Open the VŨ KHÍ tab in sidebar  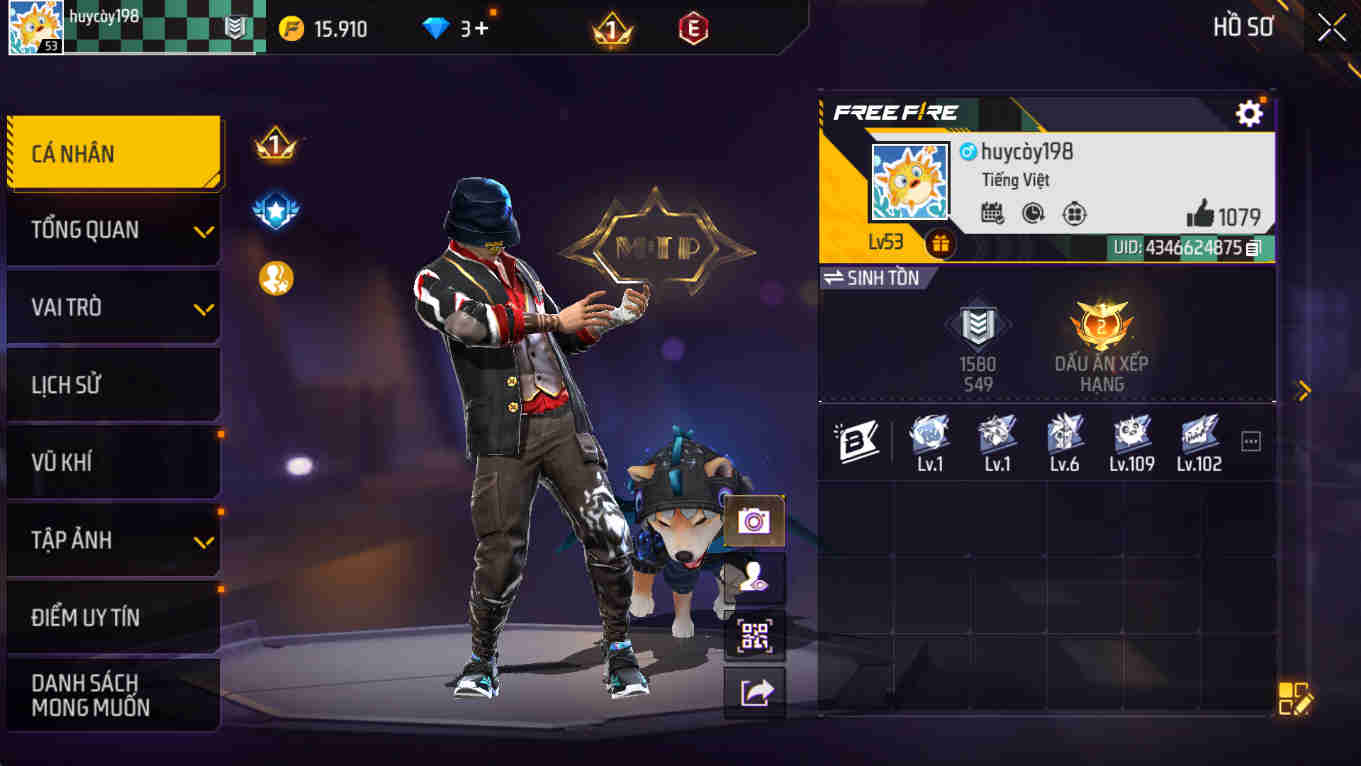tap(113, 462)
